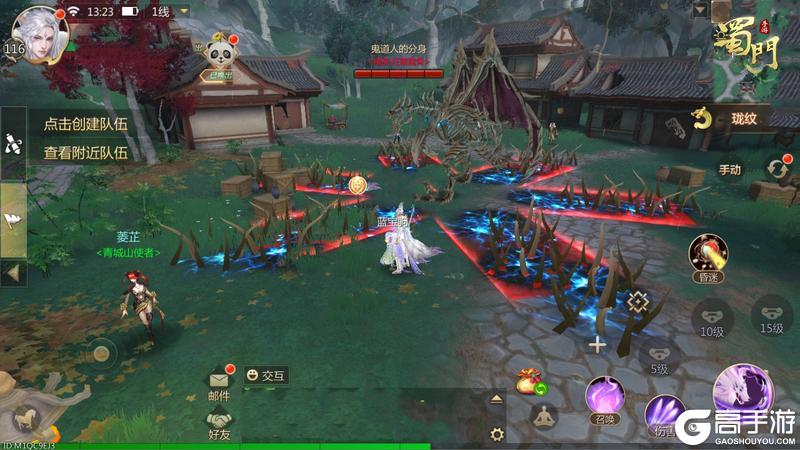
Task: Open settings with the gear icon
Action: pos(496,433)
